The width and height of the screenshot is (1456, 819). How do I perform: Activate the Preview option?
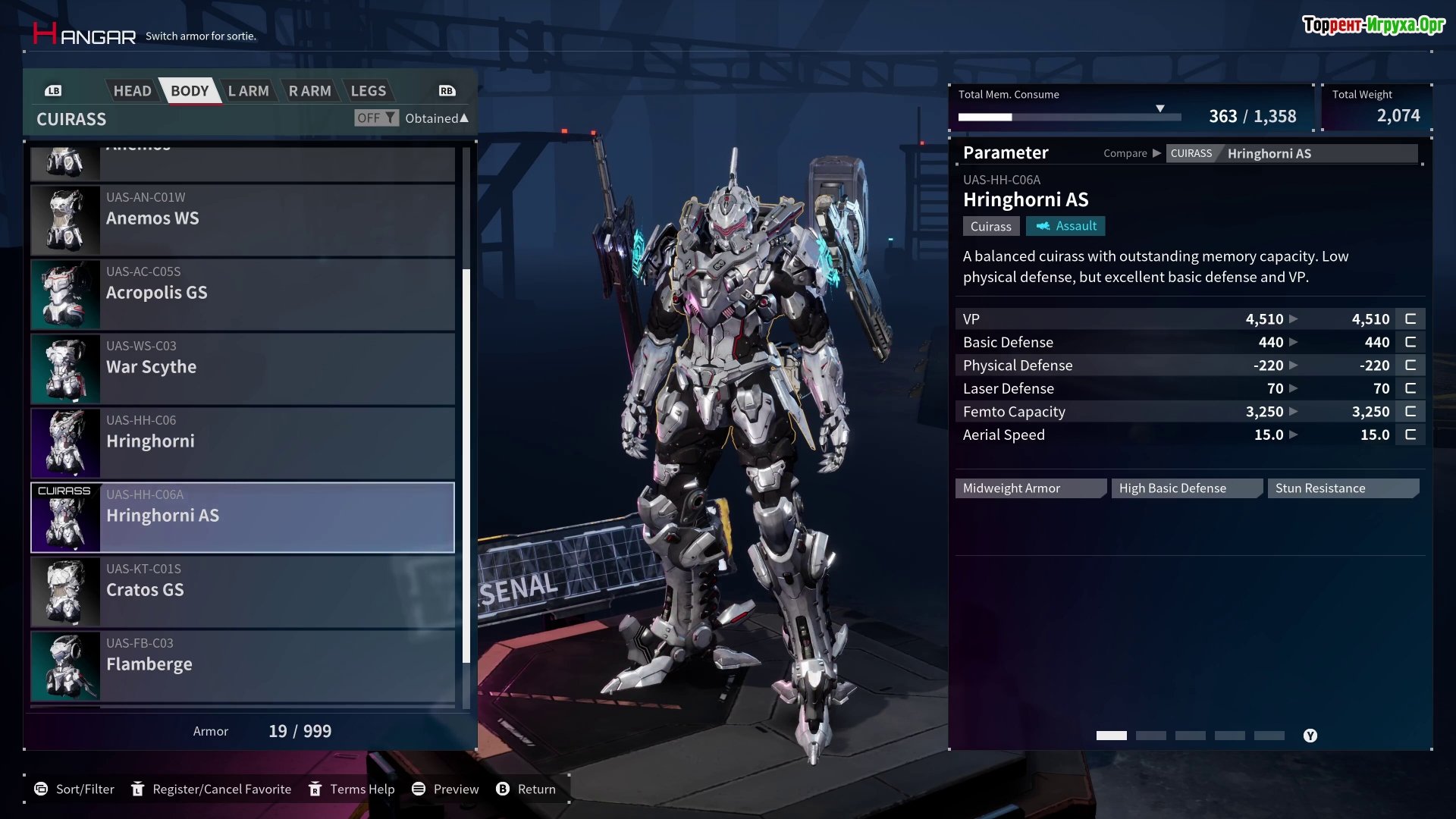point(446,789)
